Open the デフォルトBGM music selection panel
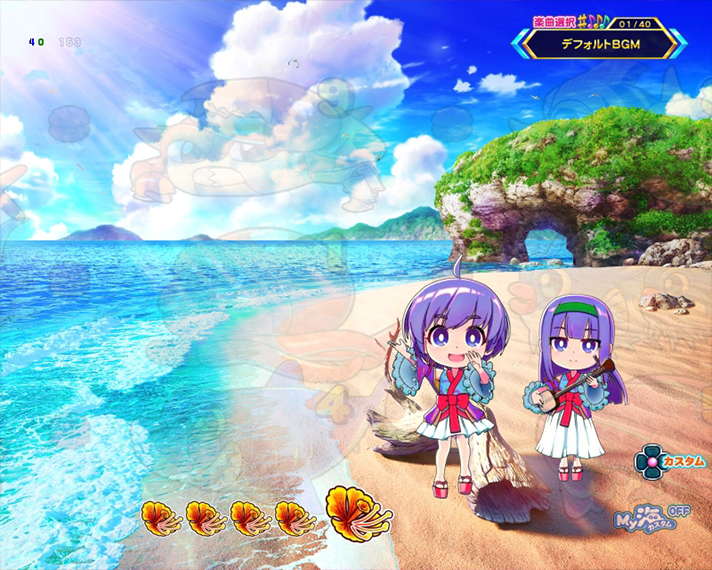Viewport: 712px width, 570px height. [600, 44]
